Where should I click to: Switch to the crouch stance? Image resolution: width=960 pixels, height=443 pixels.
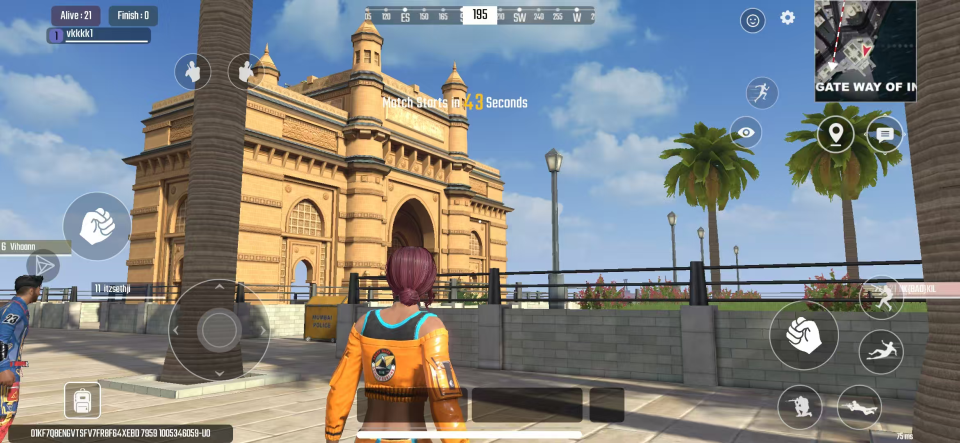pyautogui.click(x=800, y=407)
